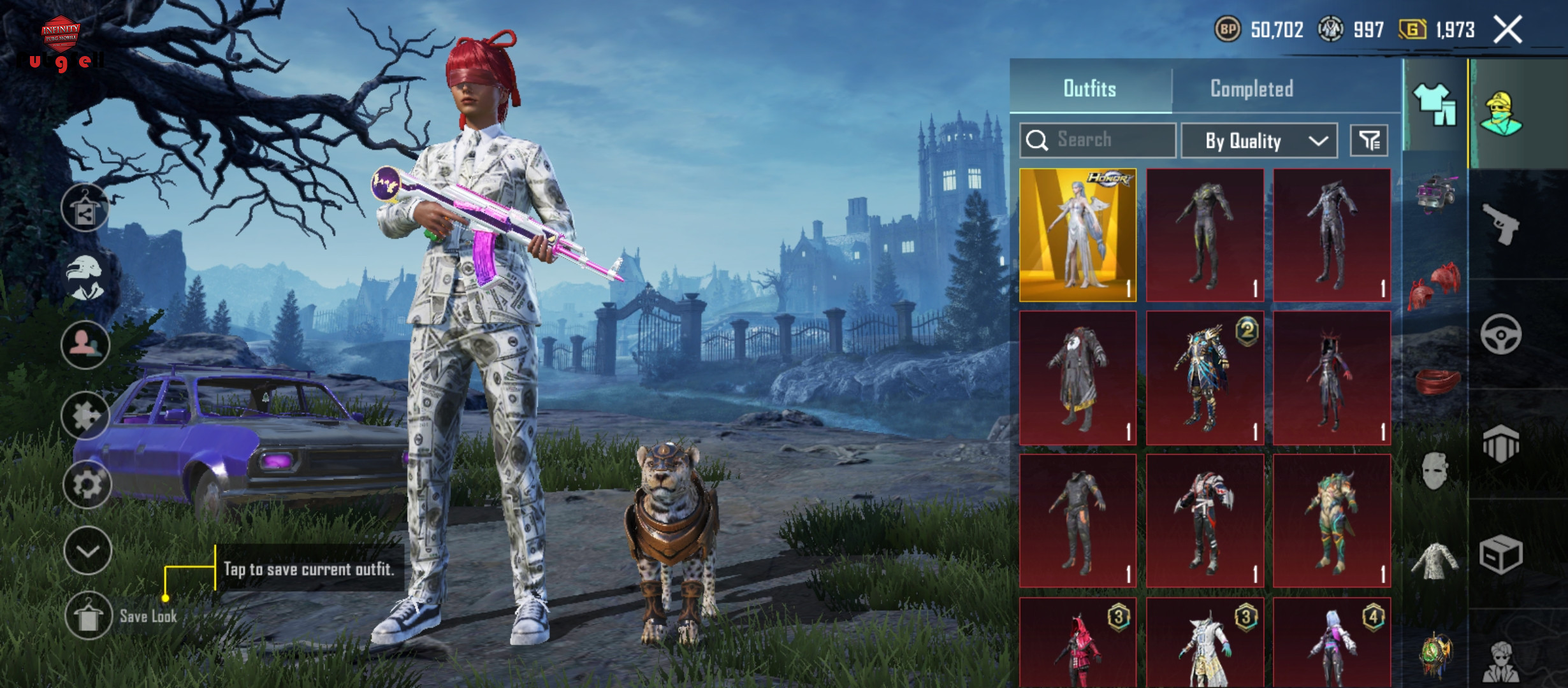Choose the blue gold armored outfit numbered 2
This screenshot has width=1568, height=688.
1205,378
